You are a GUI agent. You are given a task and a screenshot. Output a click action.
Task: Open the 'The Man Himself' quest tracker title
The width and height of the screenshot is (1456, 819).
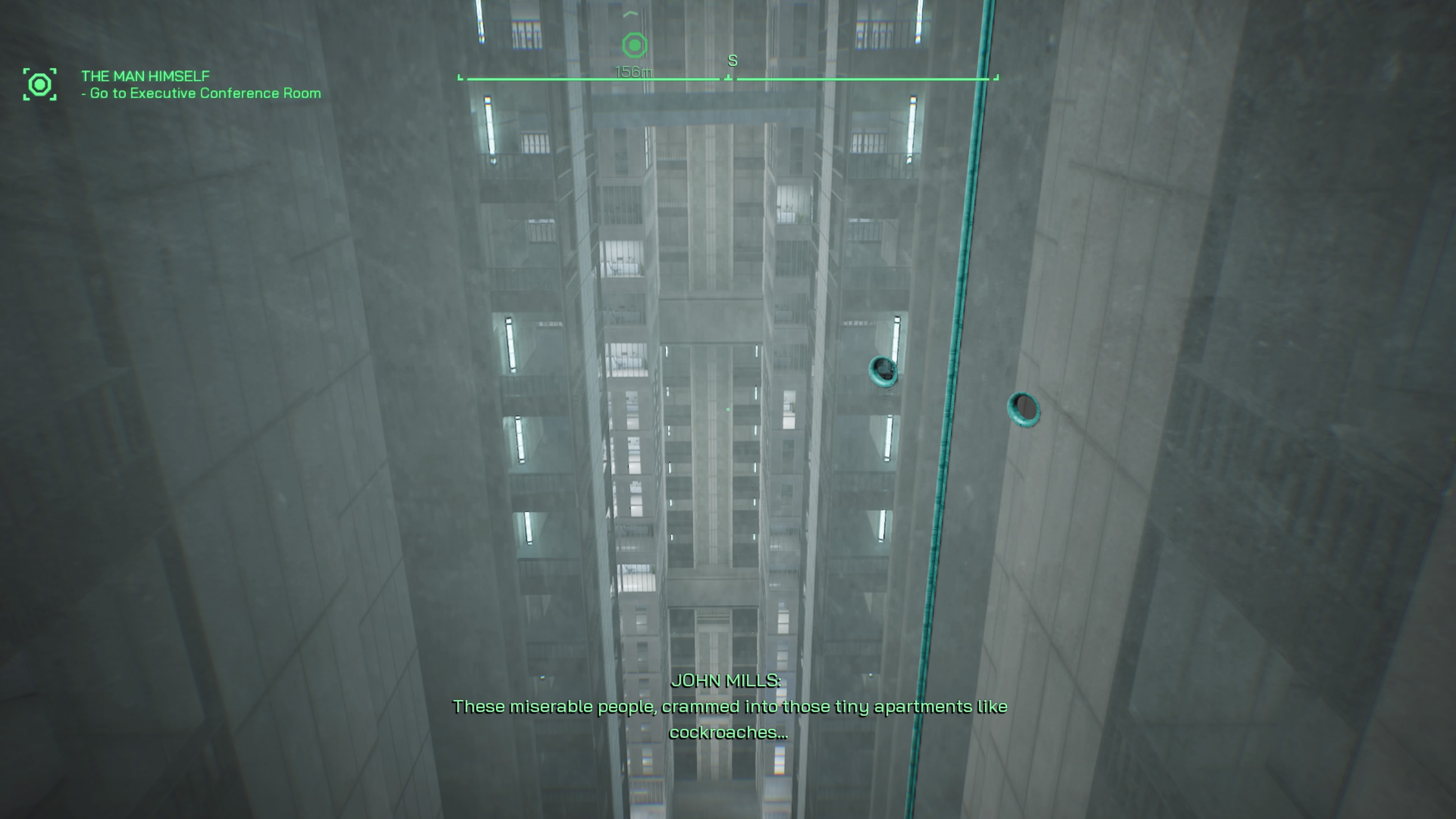145,76
